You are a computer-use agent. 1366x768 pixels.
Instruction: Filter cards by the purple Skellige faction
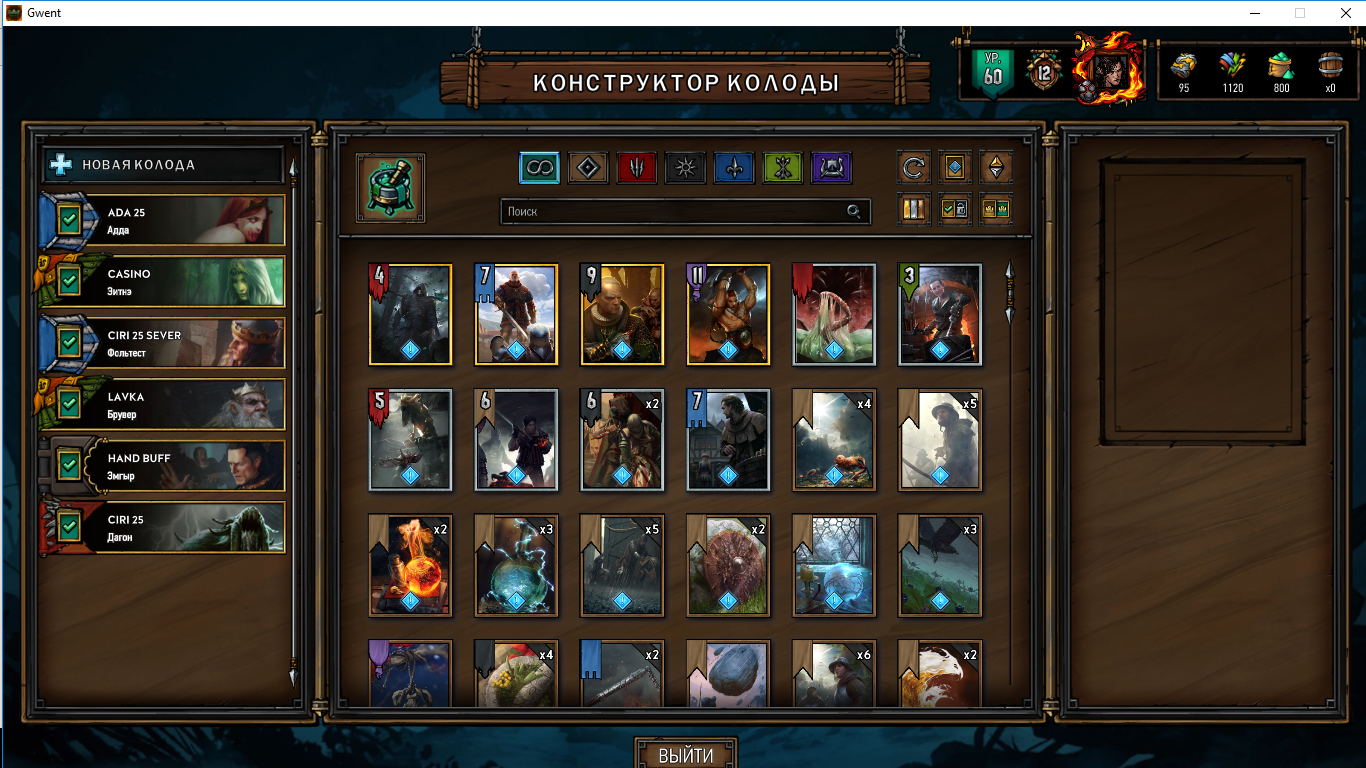831,168
